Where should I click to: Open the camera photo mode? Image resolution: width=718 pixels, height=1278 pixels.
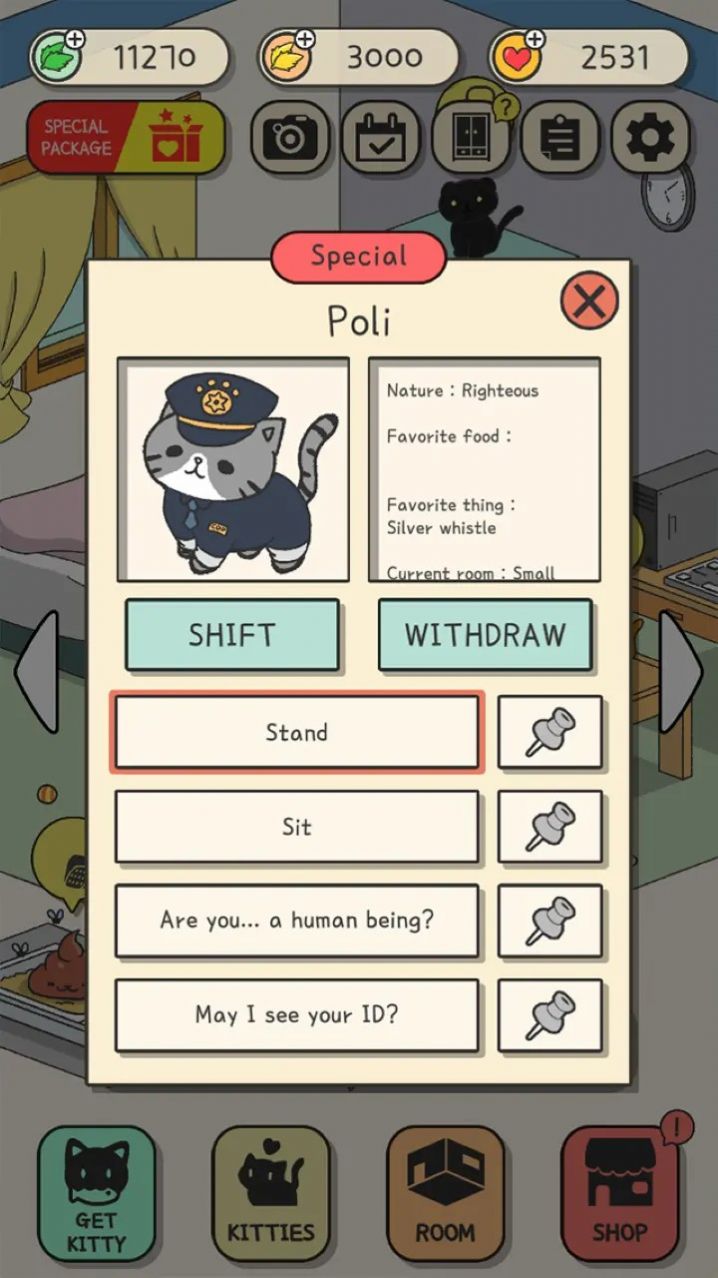(290, 138)
